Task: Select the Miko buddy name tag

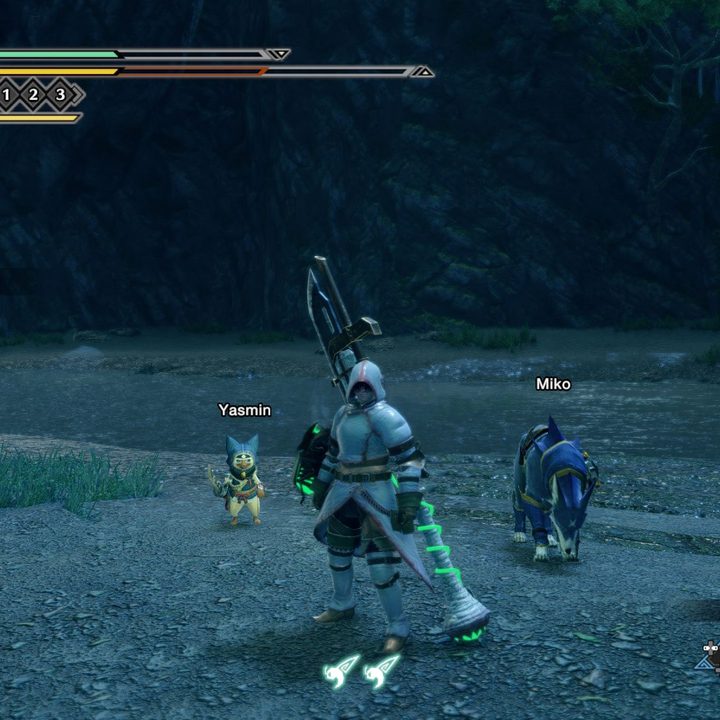Action: pyautogui.click(x=553, y=384)
